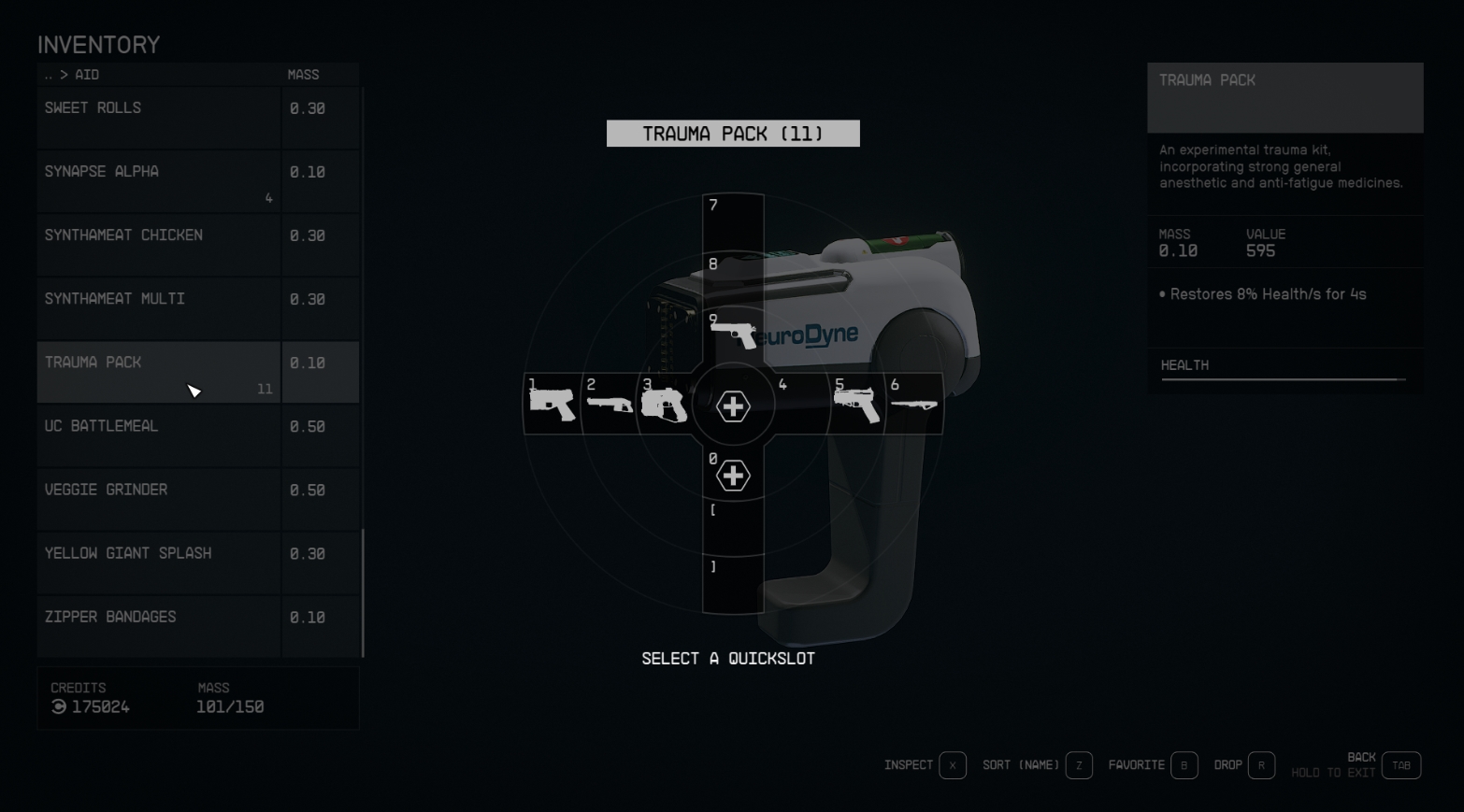Choose the Synapse Alpha item row

[x=159, y=180]
